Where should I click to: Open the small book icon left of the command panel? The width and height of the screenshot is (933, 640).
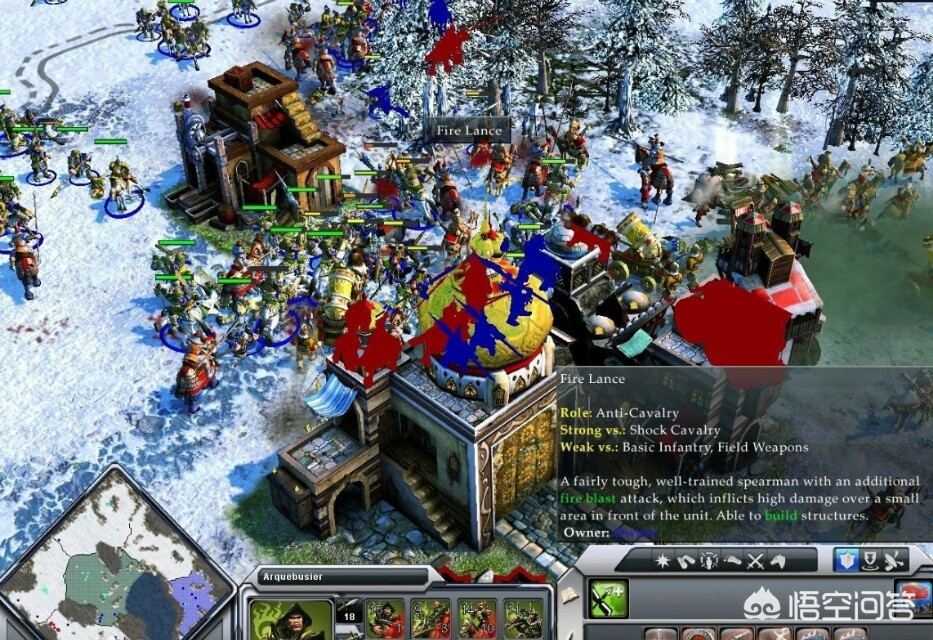tap(569, 595)
